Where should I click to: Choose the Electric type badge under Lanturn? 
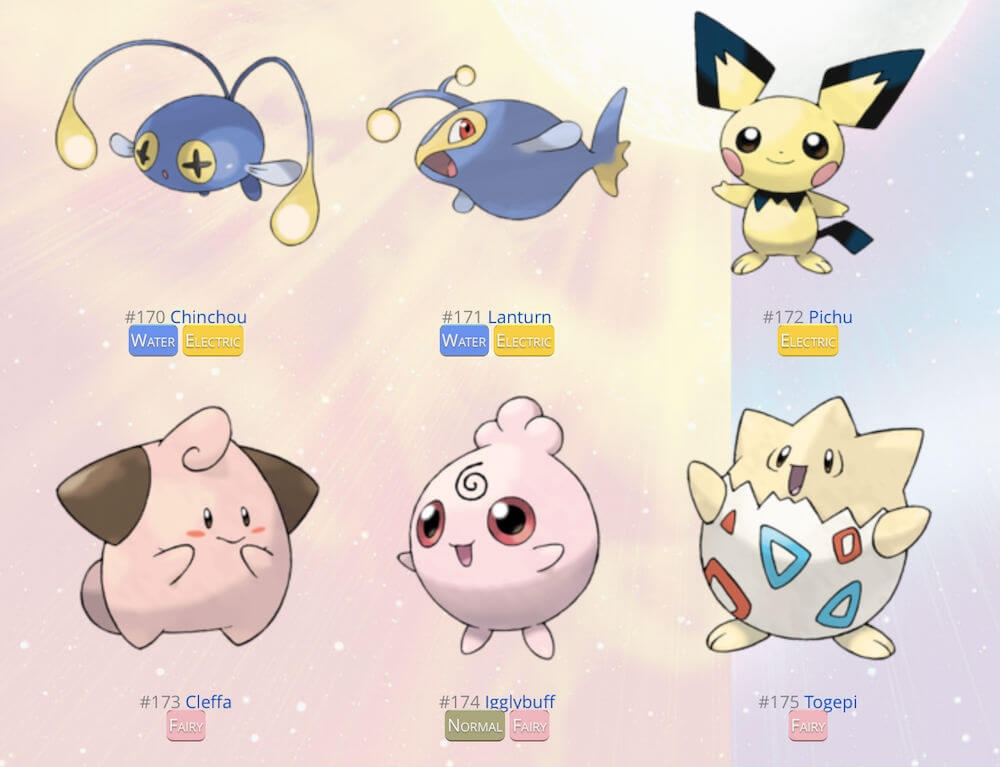pyautogui.click(x=524, y=341)
